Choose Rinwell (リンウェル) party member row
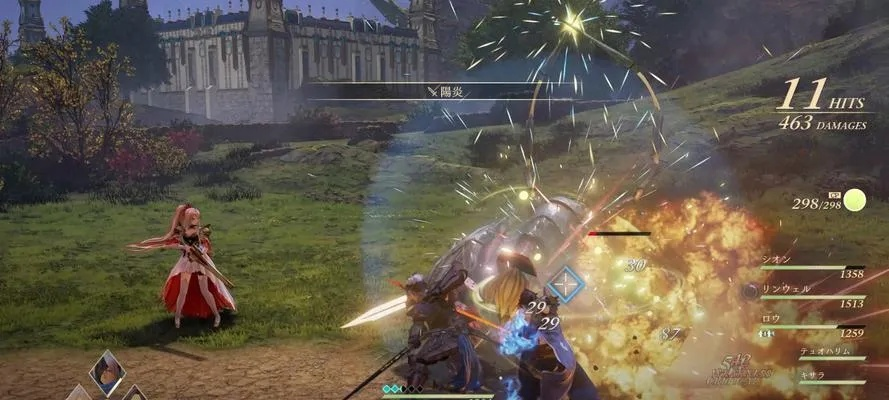This screenshot has width=889, height=400. pos(790,289)
